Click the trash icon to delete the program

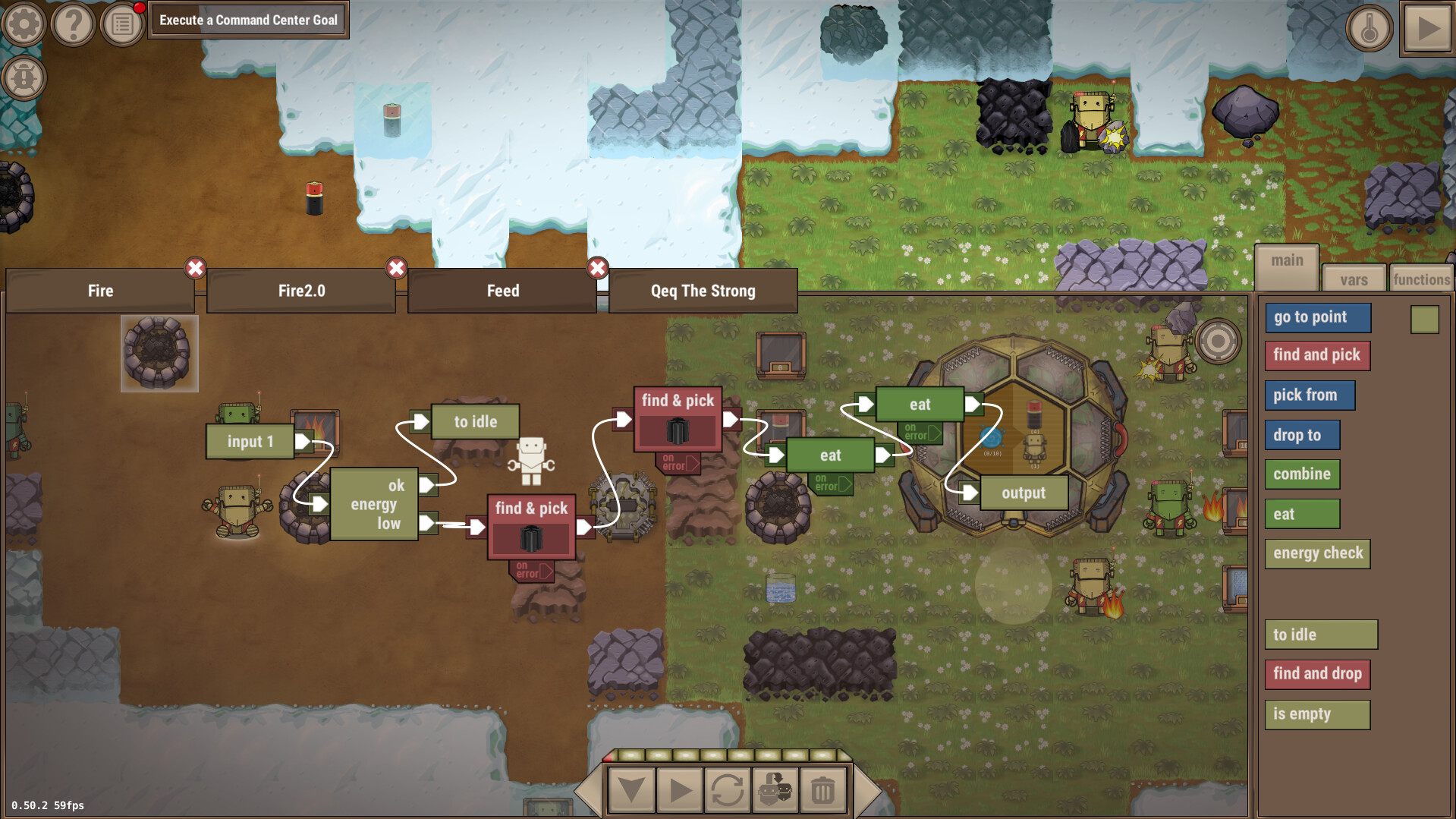pyautogui.click(x=822, y=789)
